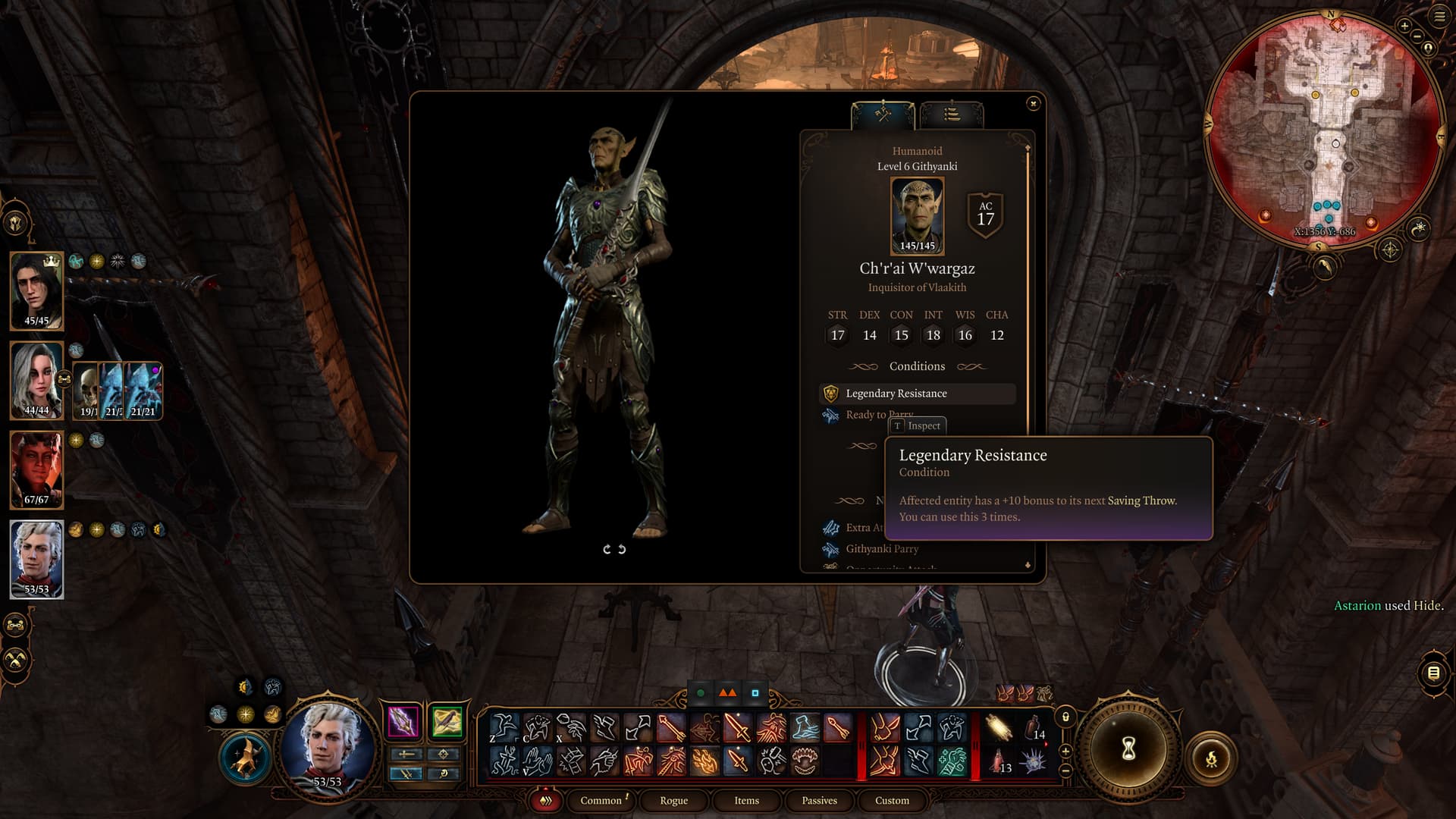Screen dimensions: 1456x819
Task: Switch to the Custom hotbar tab
Action: [892, 801]
